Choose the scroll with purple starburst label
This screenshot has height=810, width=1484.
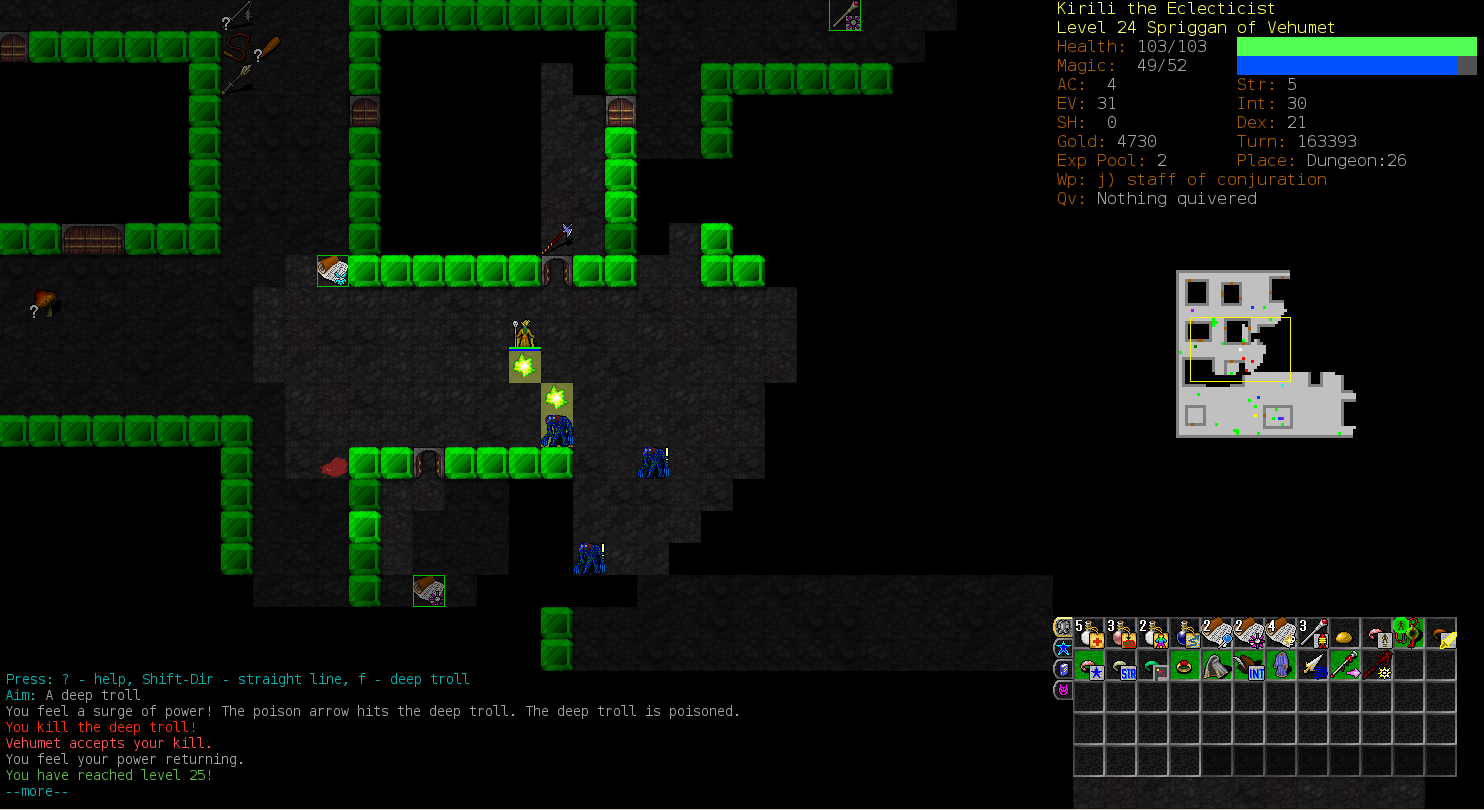(x=1249, y=633)
